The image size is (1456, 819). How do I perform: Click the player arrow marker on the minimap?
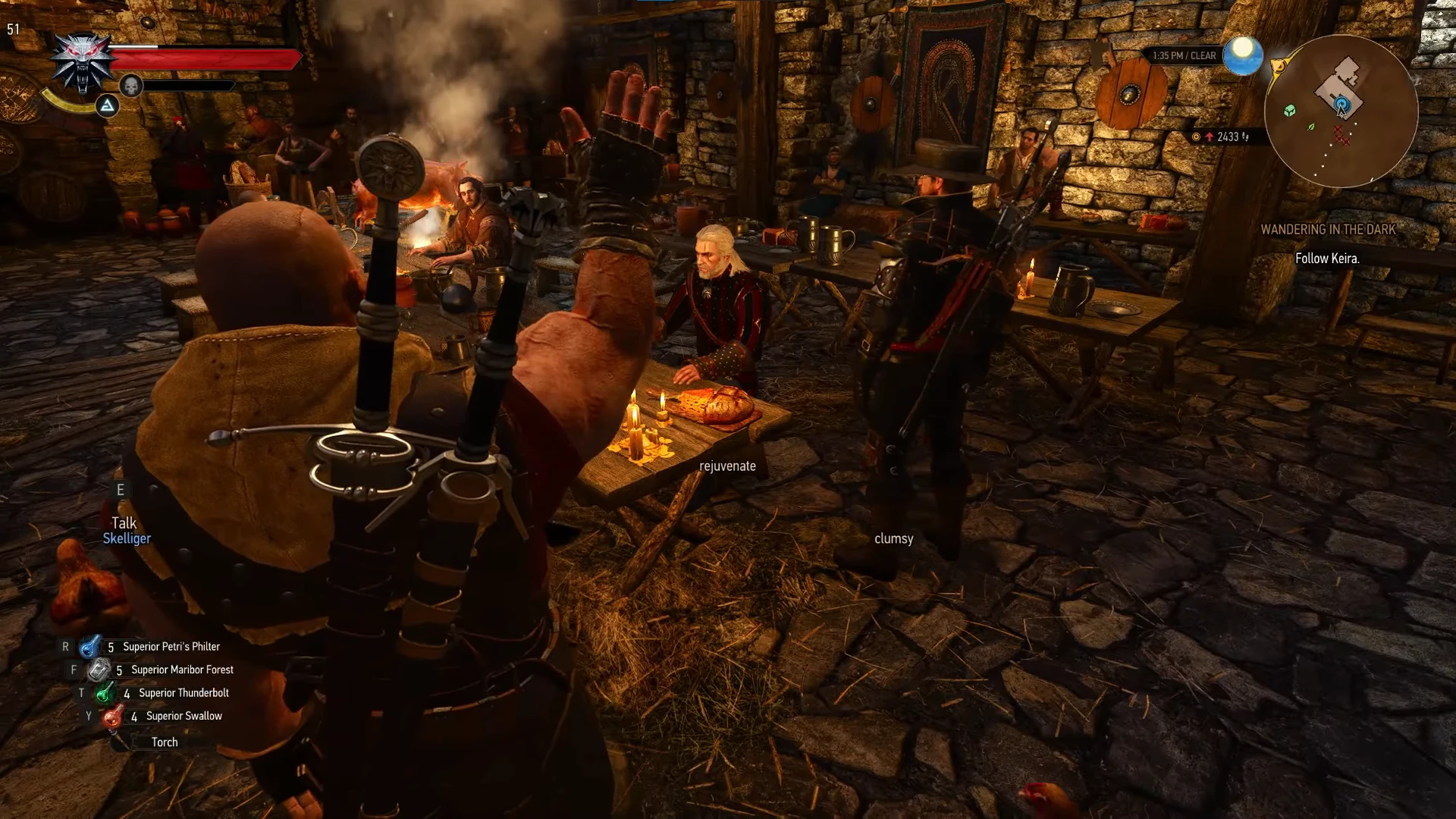pyautogui.click(x=1342, y=112)
